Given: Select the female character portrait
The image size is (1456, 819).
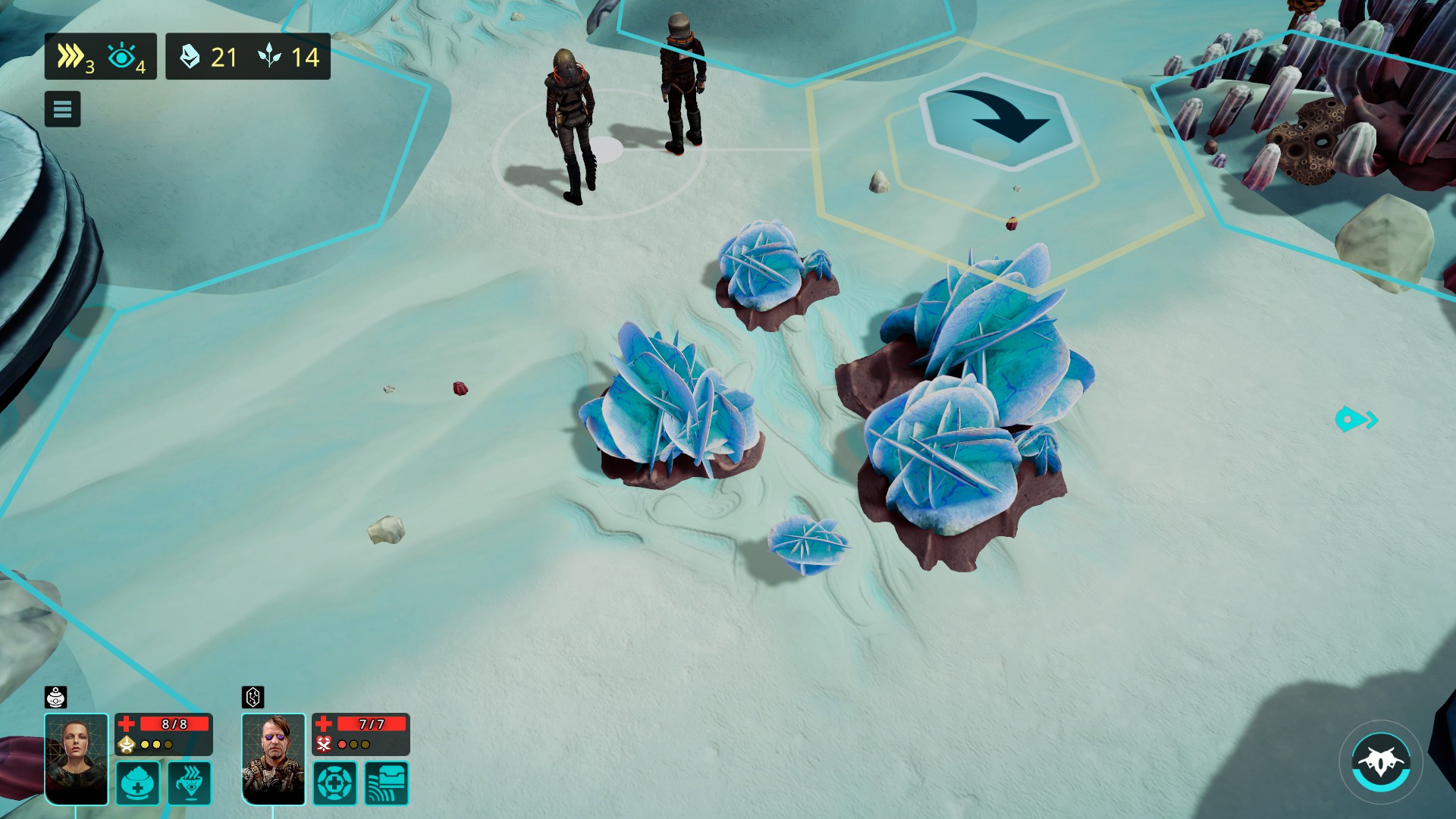Looking at the screenshot, I should (x=77, y=758).
